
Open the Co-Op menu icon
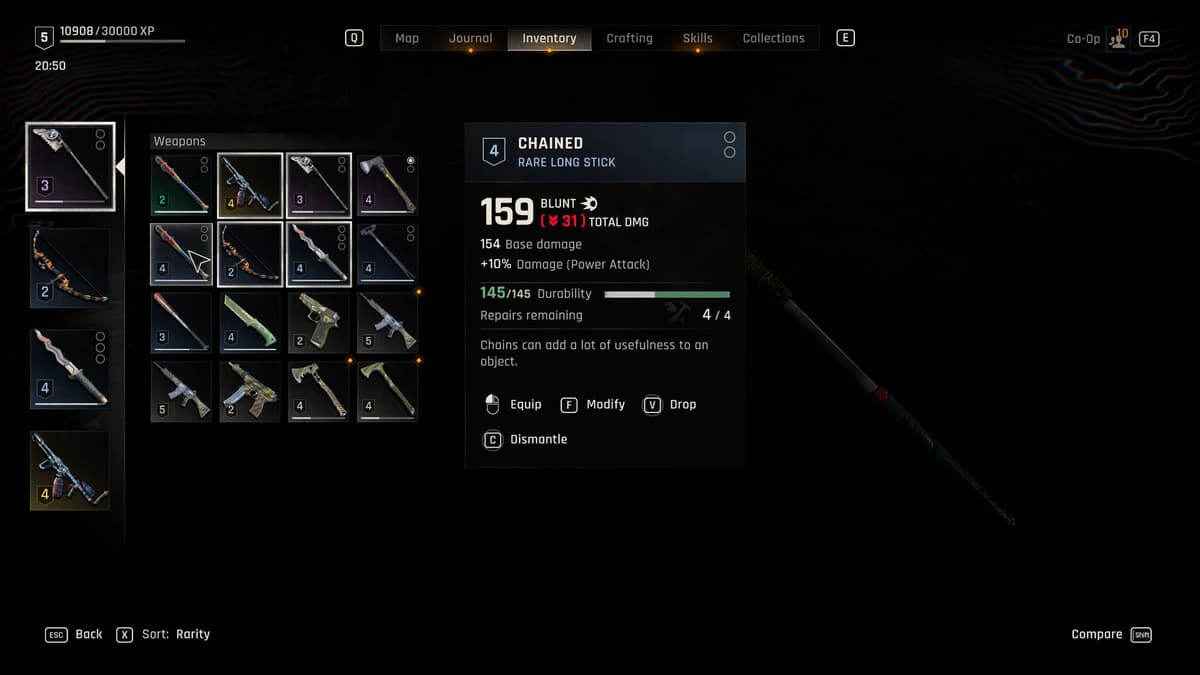click(x=1118, y=39)
